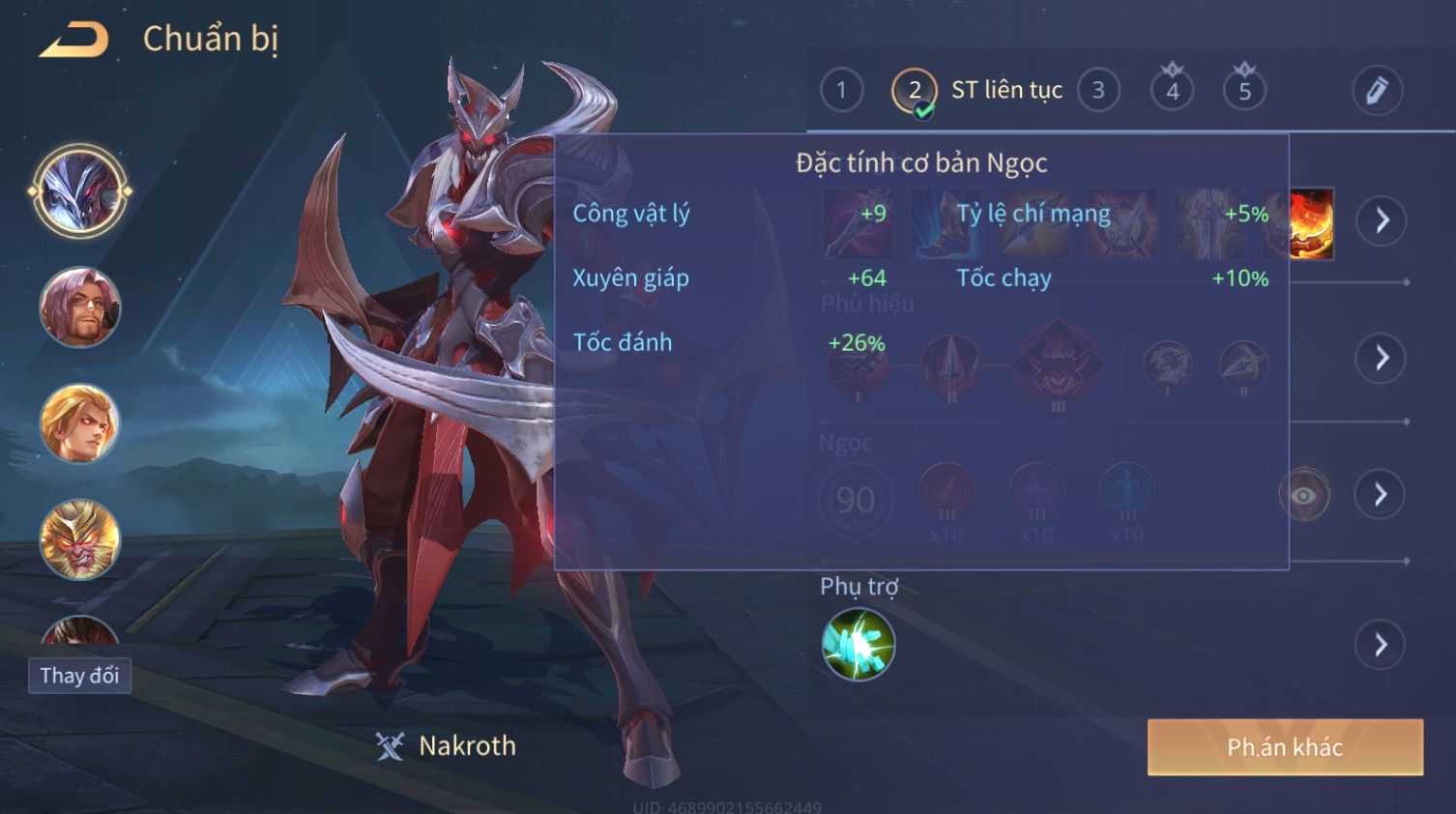Open loadout preset 5
The height and width of the screenshot is (814, 1456).
pyautogui.click(x=1244, y=91)
